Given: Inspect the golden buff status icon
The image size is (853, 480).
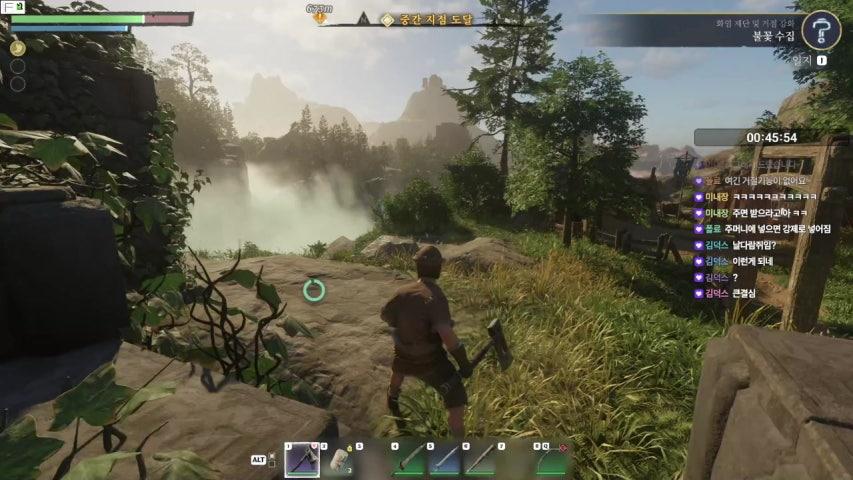Looking at the screenshot, I should [x=17, y=47].
